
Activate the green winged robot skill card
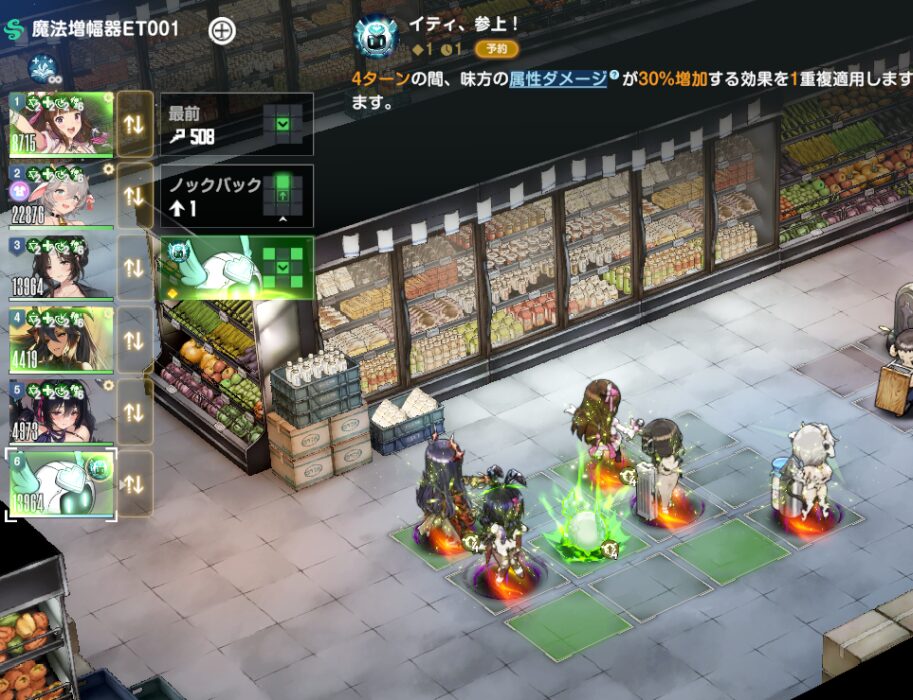pyautogui.click(x=236, y=268)
